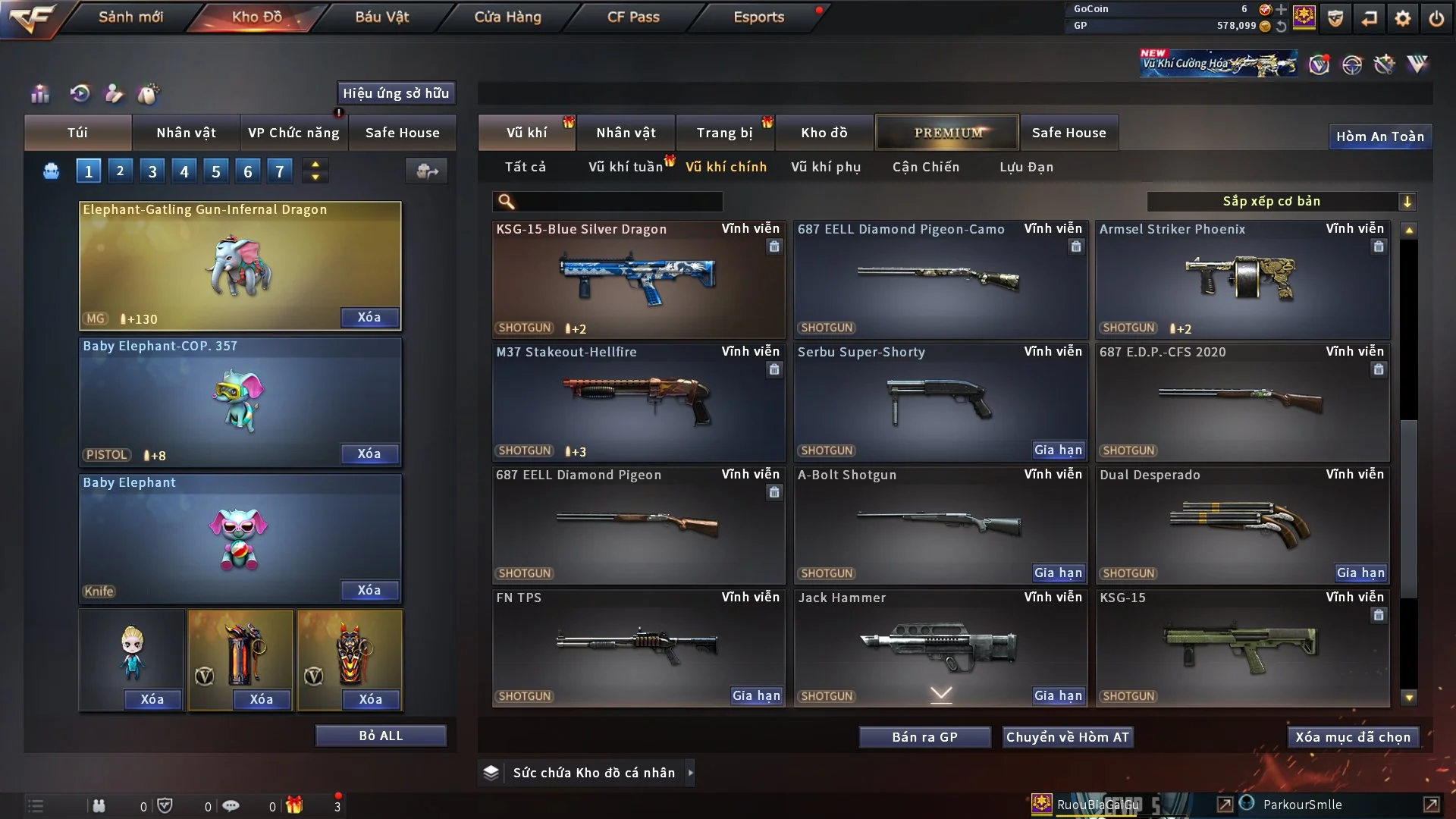Viewport: 1456px width, 819px height.
Task: Go to the Sảnh mới lobby
Action: tap(130, 17)
